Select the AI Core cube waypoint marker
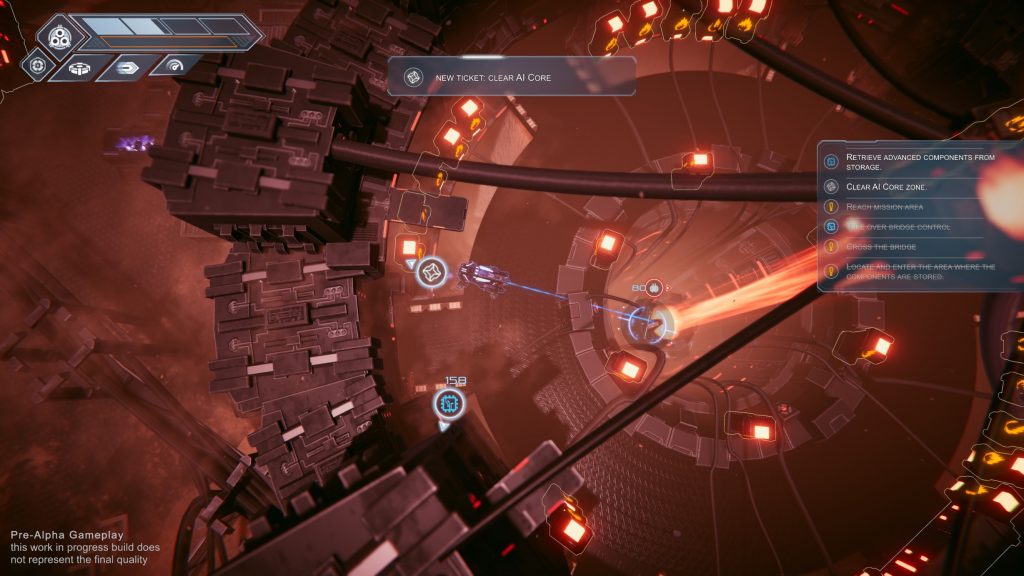 431,272
